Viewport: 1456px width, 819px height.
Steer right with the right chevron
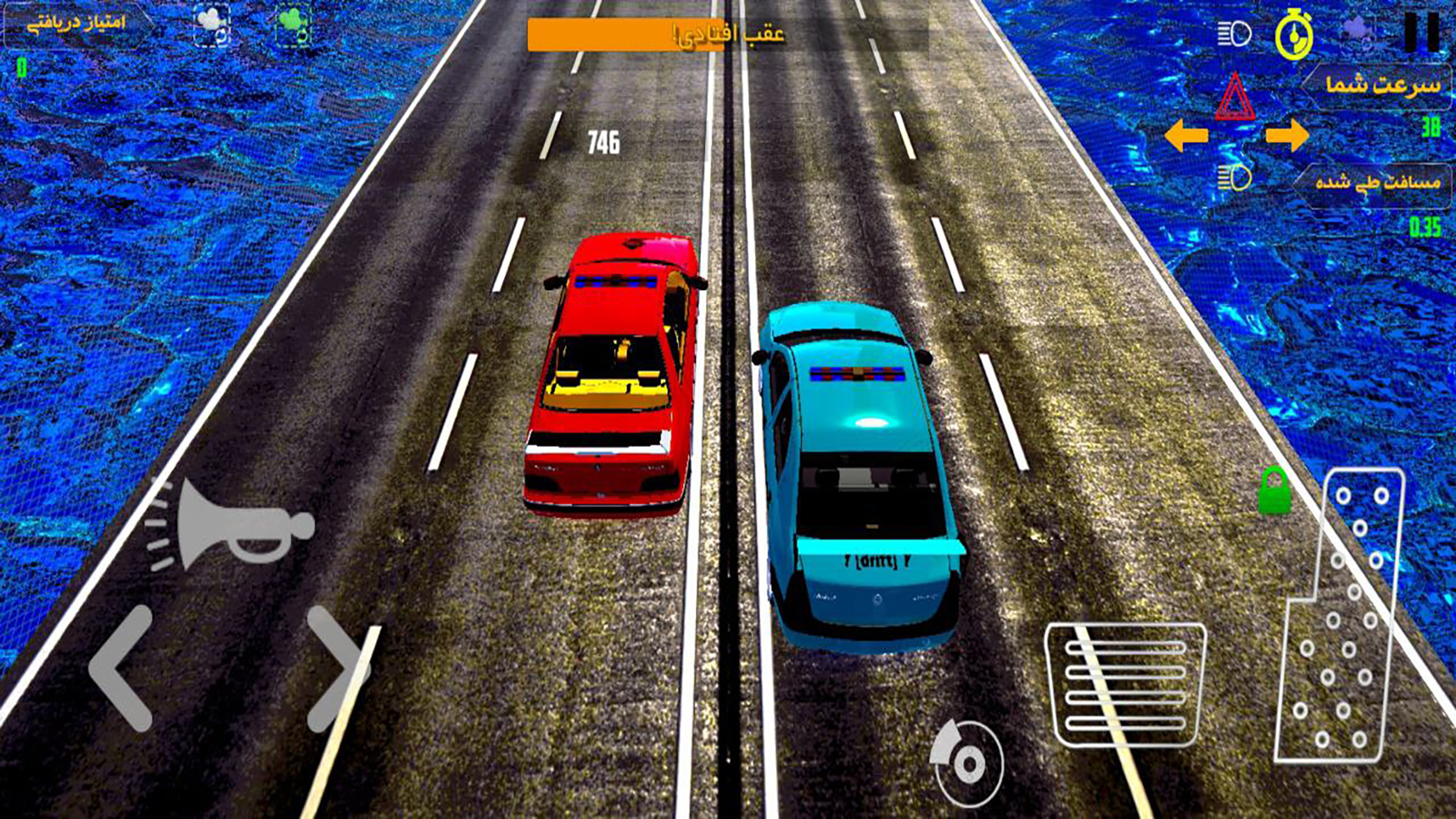pyautogui.click(x=337, y=669)
